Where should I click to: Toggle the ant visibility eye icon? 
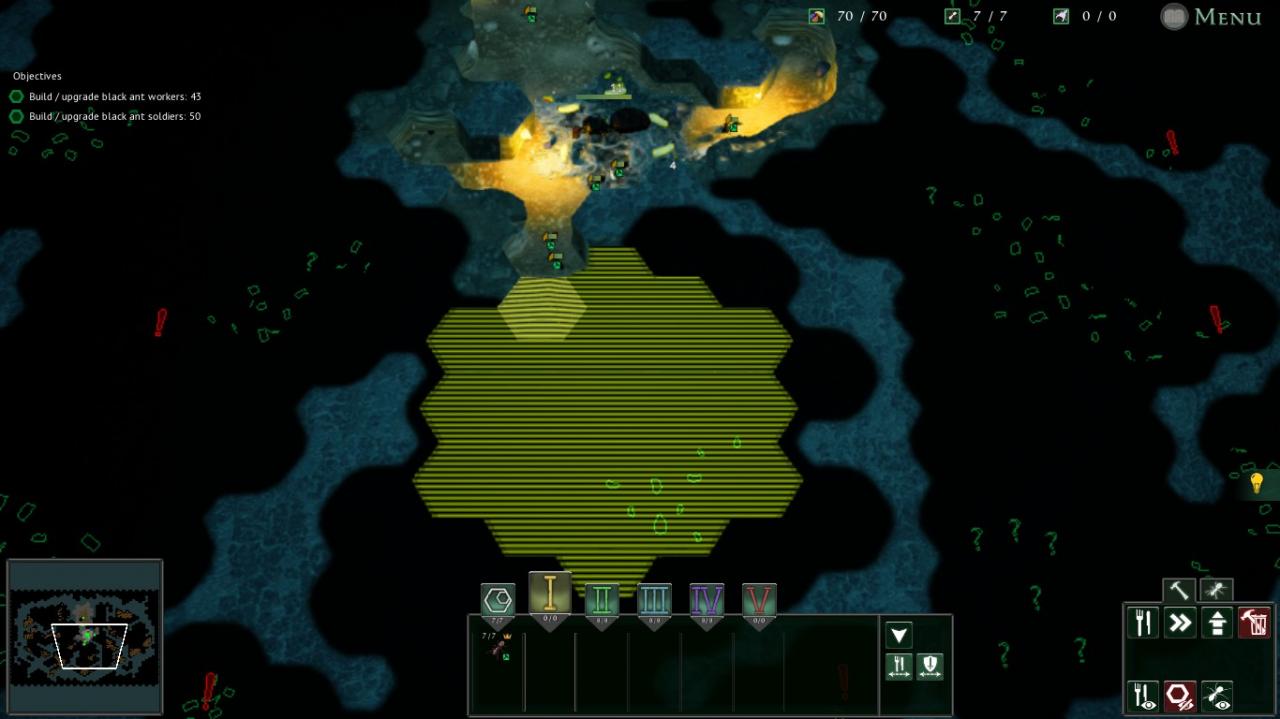tap(1217, 695)
